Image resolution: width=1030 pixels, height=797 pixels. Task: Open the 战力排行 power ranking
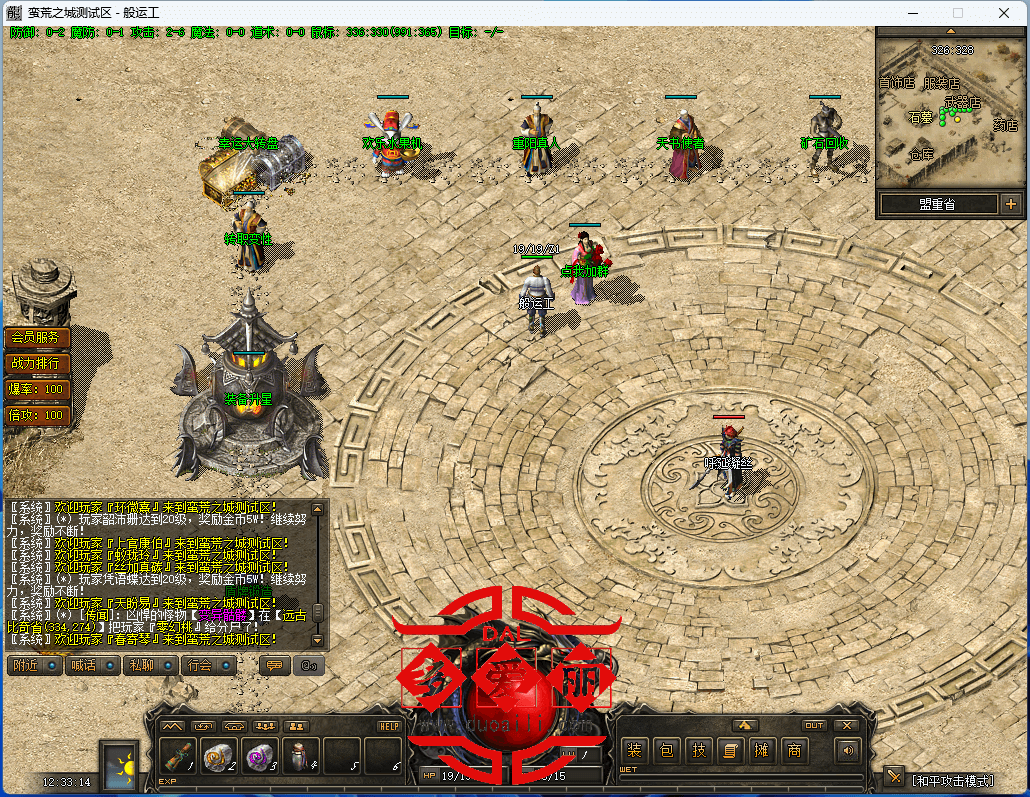point(37,363)
